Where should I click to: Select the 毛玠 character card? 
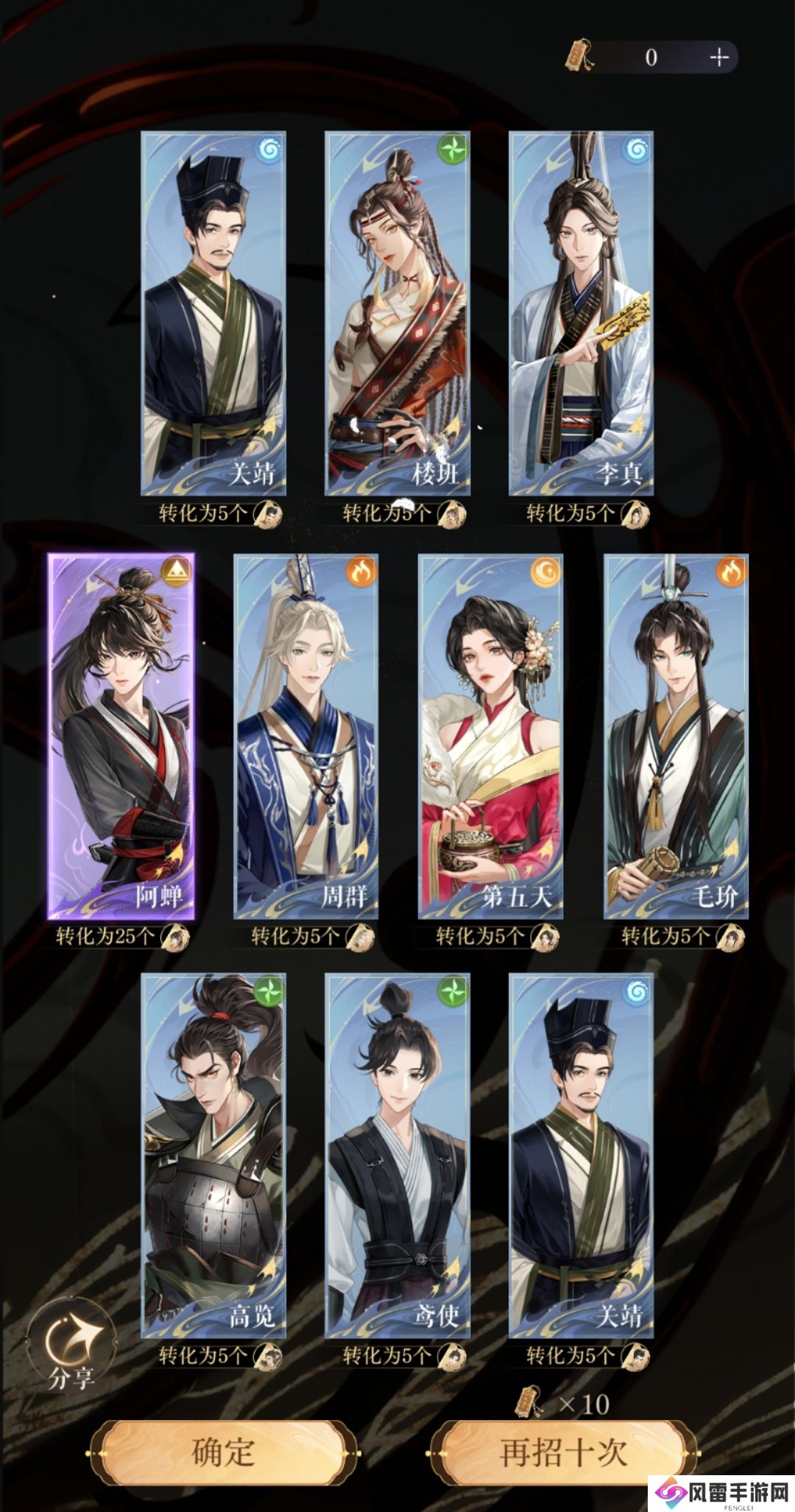click(676, 736)
